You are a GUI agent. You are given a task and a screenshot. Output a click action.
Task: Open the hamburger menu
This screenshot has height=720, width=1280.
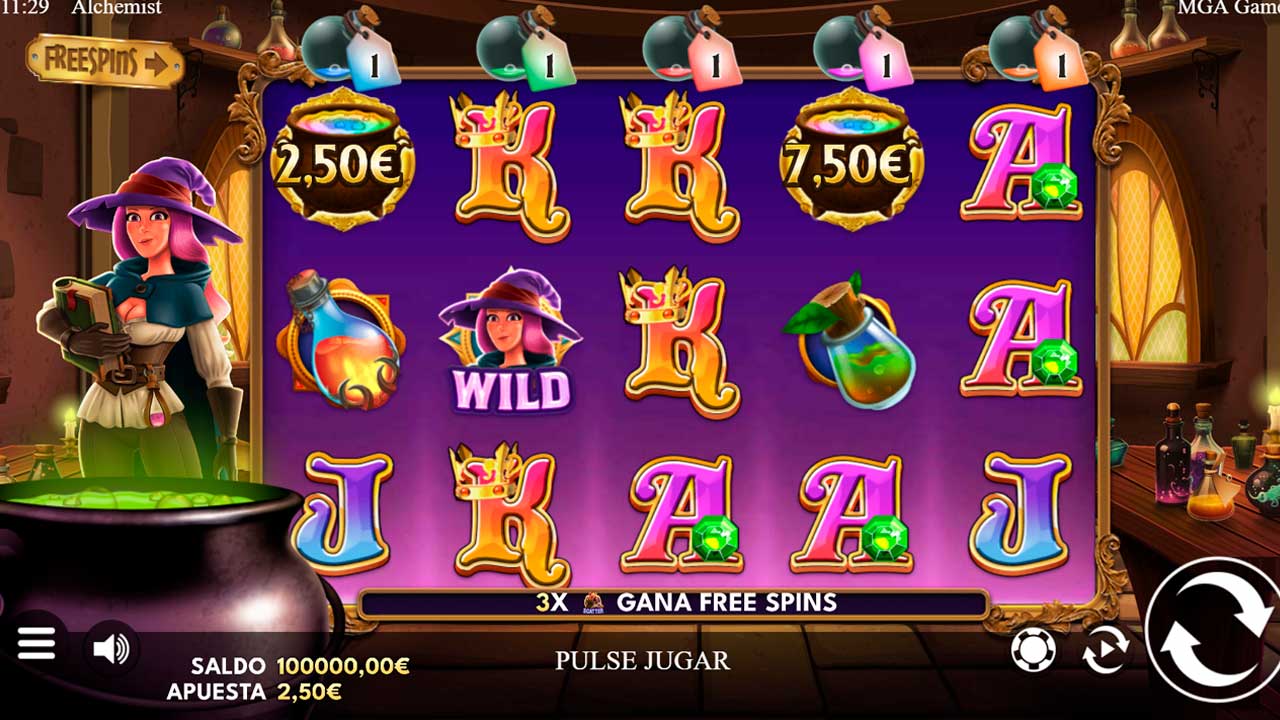click(x=38, y=643)
